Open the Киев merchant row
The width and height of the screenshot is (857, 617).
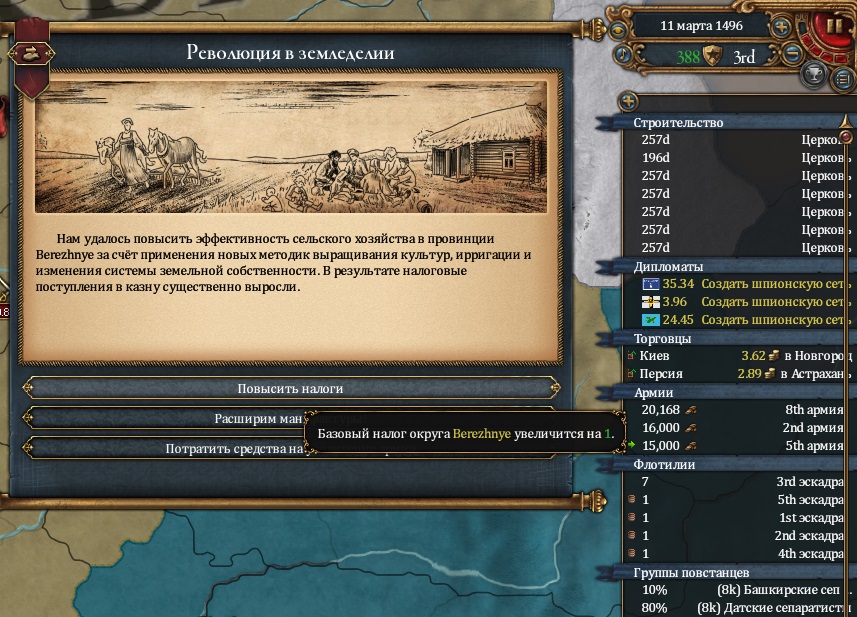pyautogui.click(x=740, y=355)
